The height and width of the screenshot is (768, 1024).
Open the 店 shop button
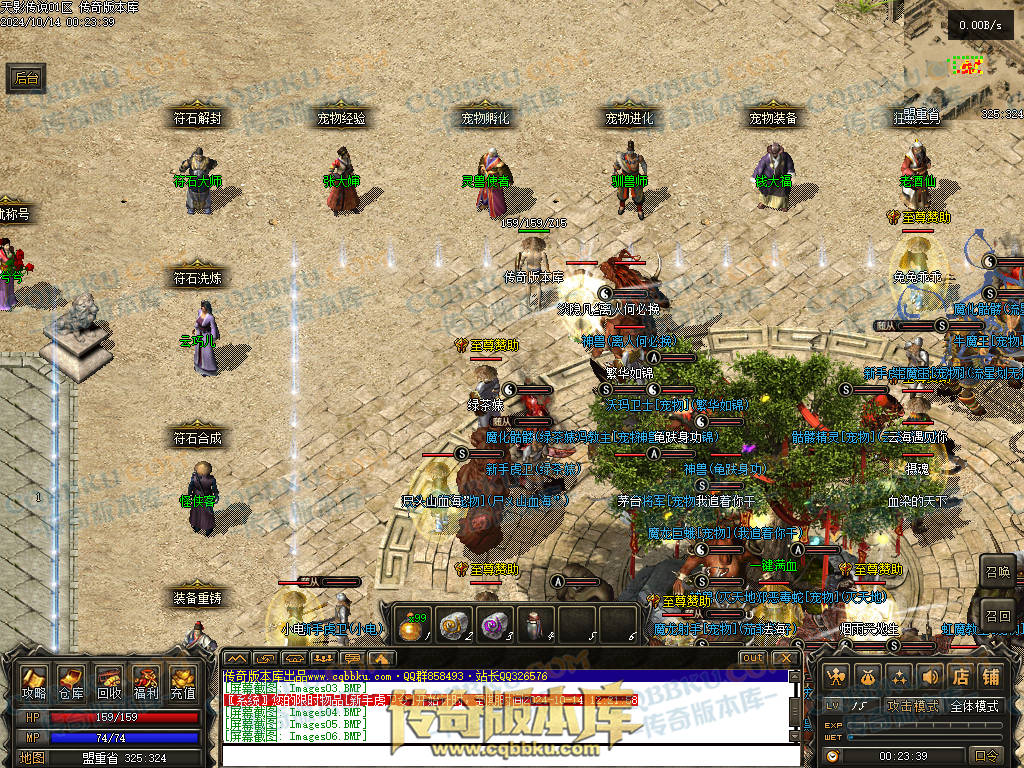click(x=960, y=677)
